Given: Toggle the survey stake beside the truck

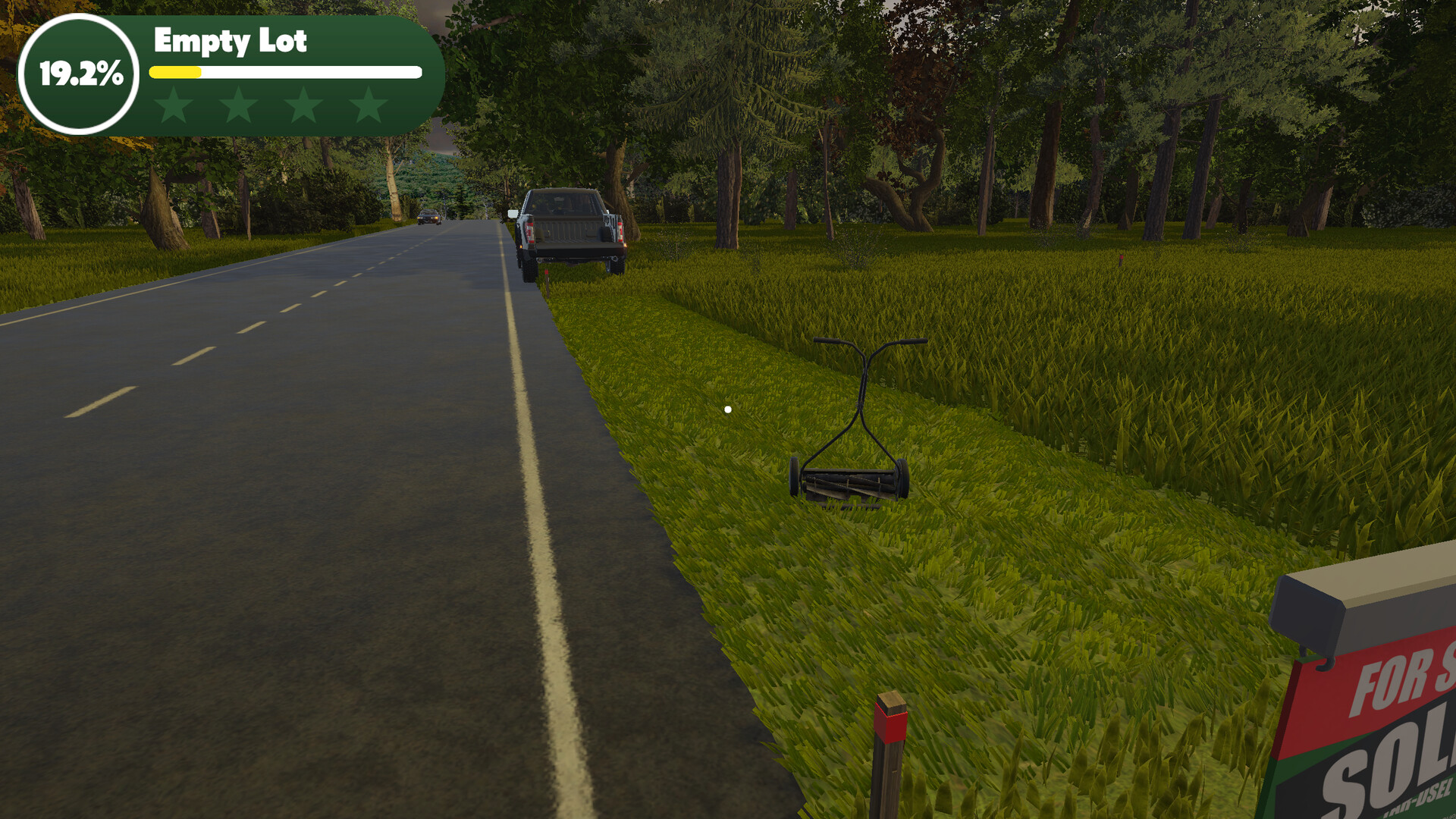Looking at the screenshot, I should 548,273.
